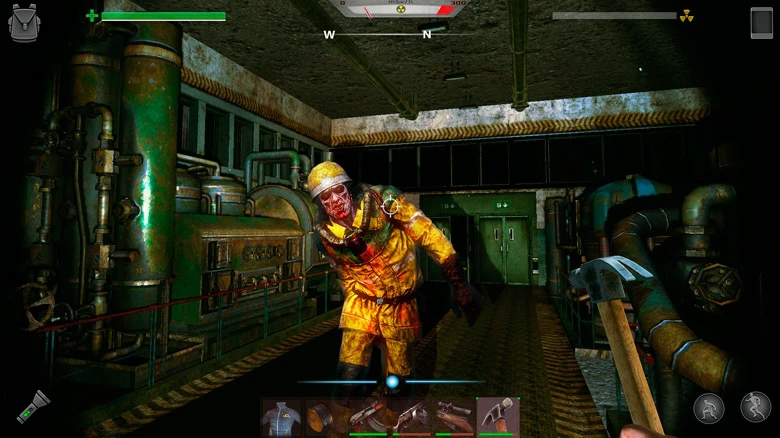
Task: Toggle the flashlight
Action: [33, 406]
